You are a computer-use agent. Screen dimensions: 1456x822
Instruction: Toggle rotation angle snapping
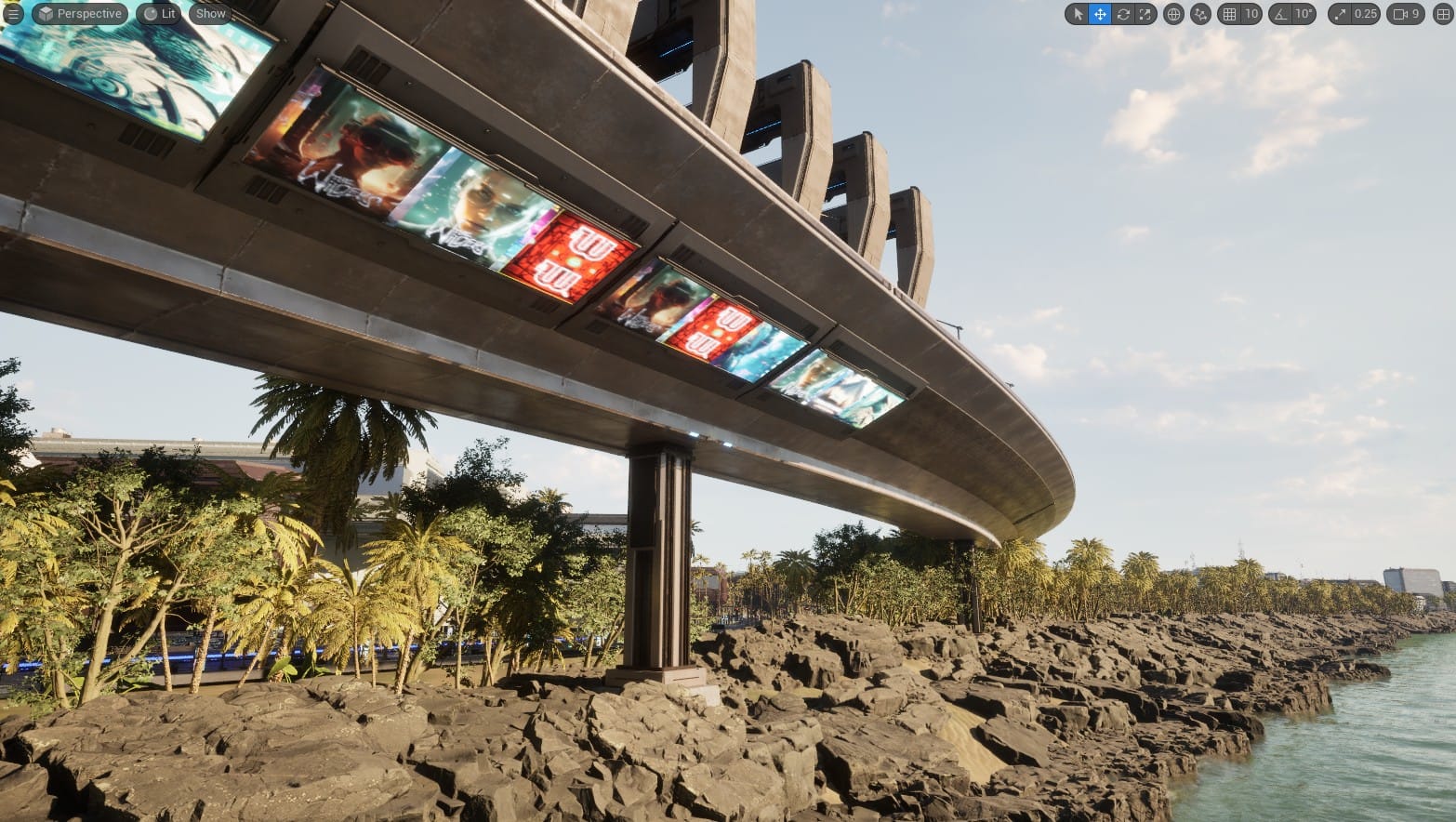tap(1280, 14)
